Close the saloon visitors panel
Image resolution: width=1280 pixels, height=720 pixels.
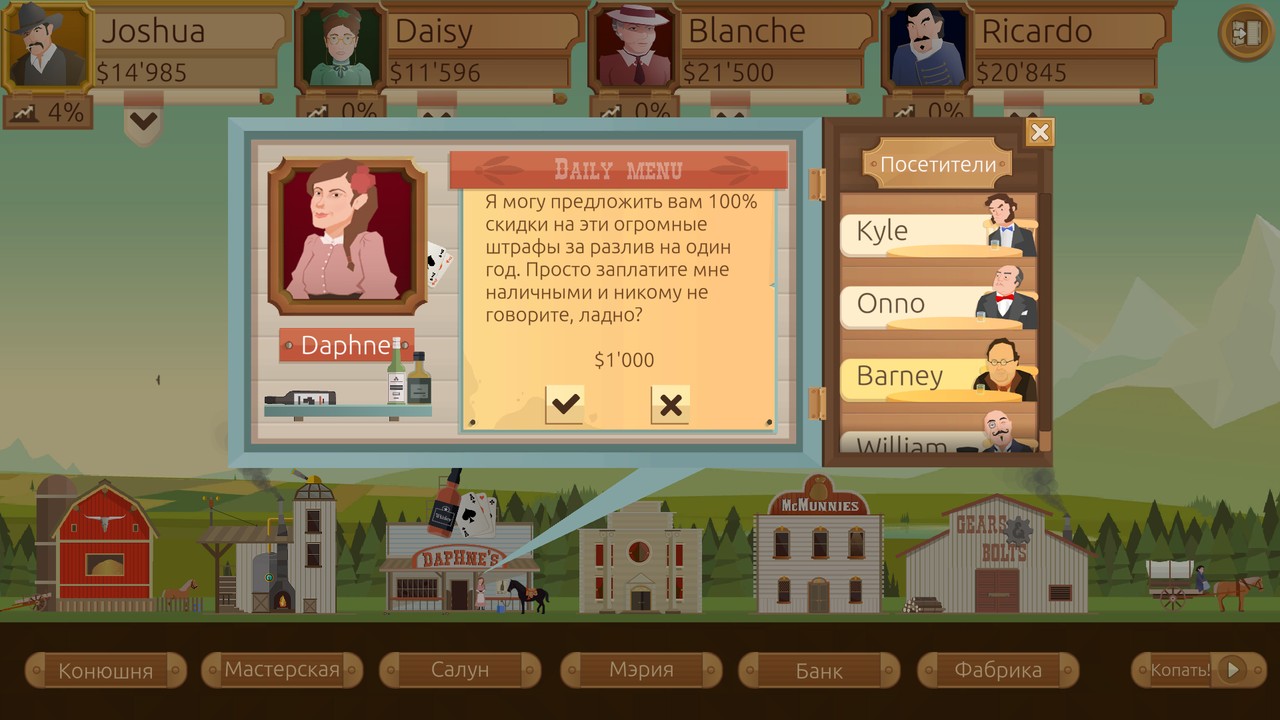coord(1040,132)
